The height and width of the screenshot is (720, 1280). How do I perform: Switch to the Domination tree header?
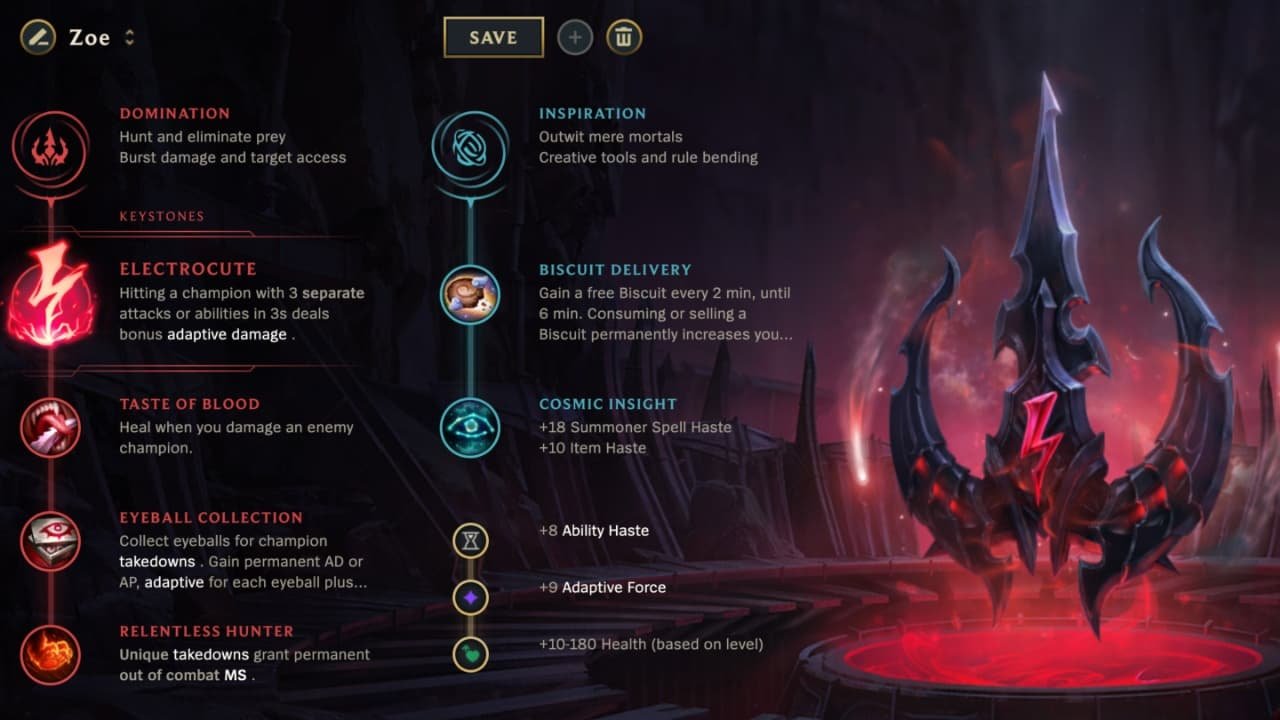coord(175,113)
